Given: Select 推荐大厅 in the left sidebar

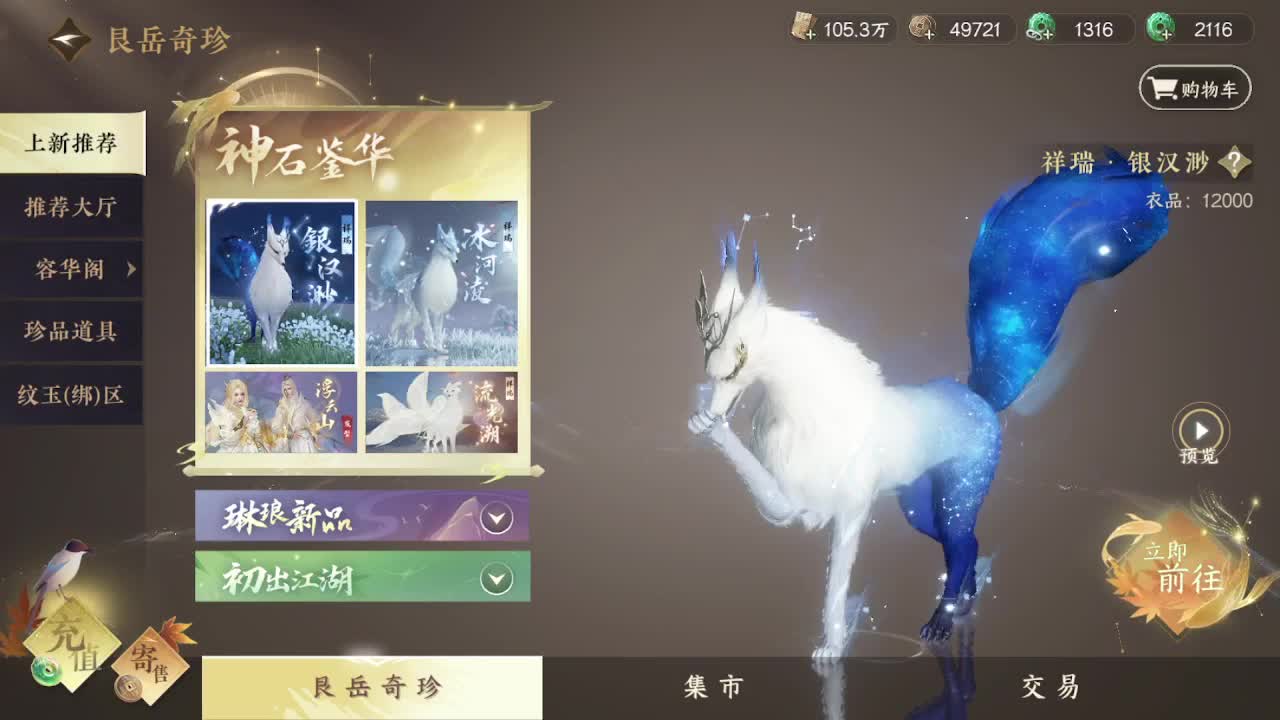Looking at the screenshot, I should (72, 208).
